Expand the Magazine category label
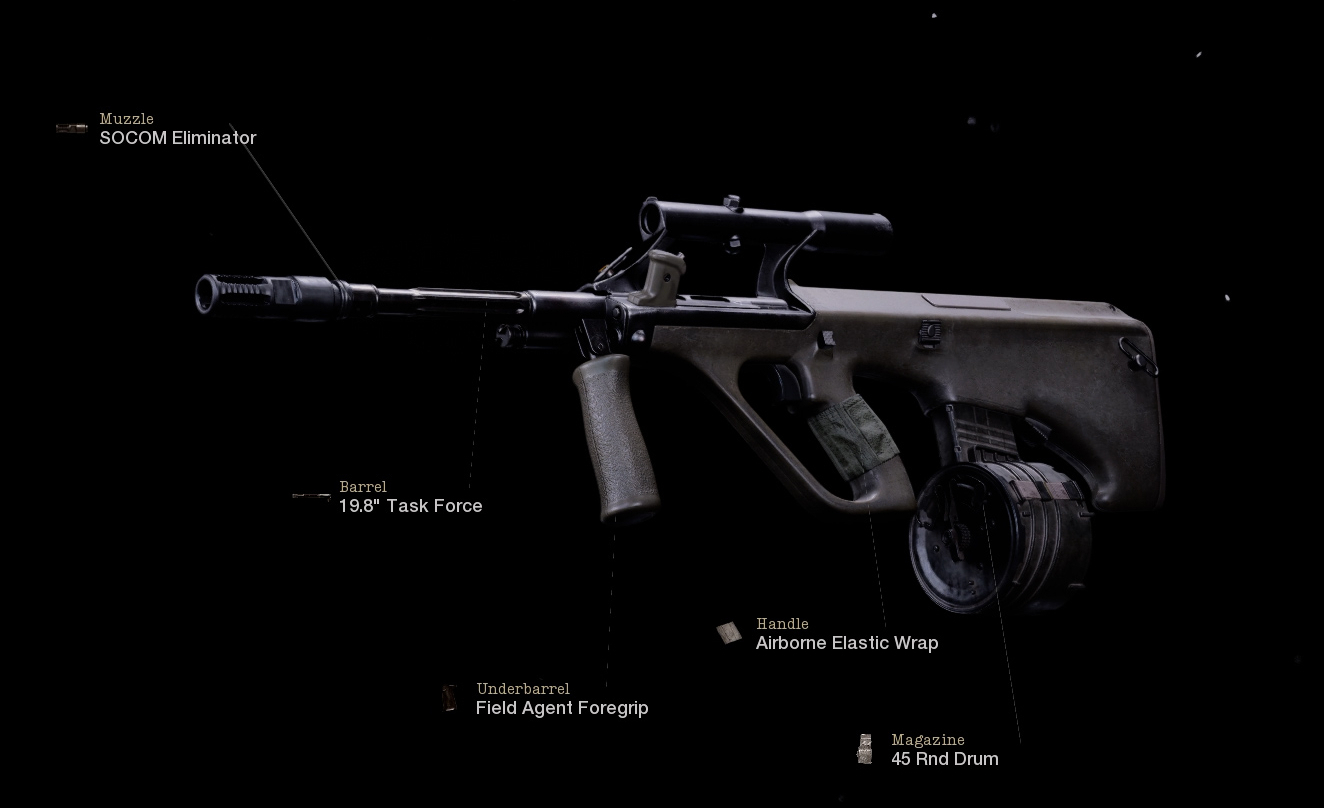 tap(927, 740)
